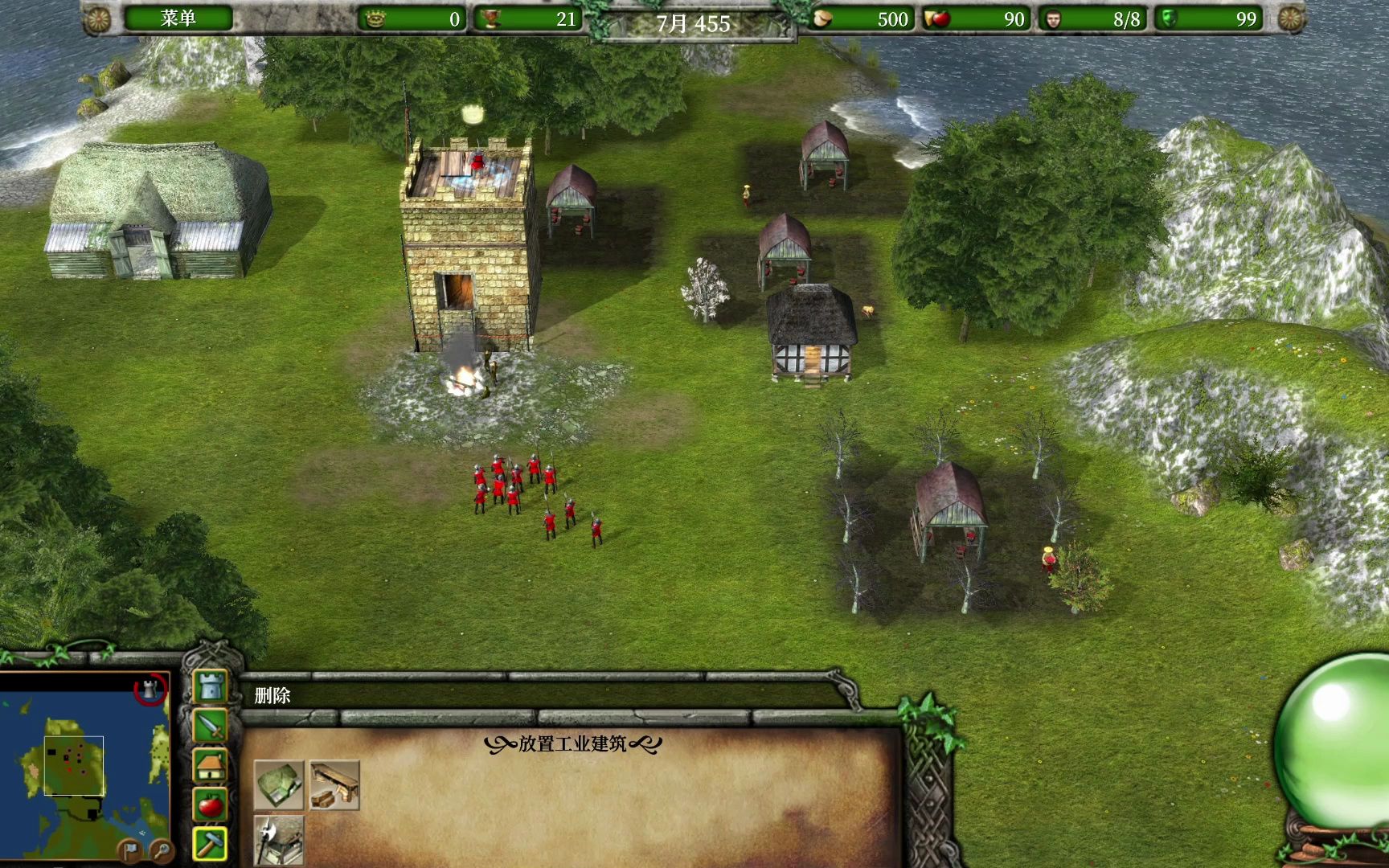Open the green shield popularity indicator
1389x868 pixels.
click(1210, 18)
